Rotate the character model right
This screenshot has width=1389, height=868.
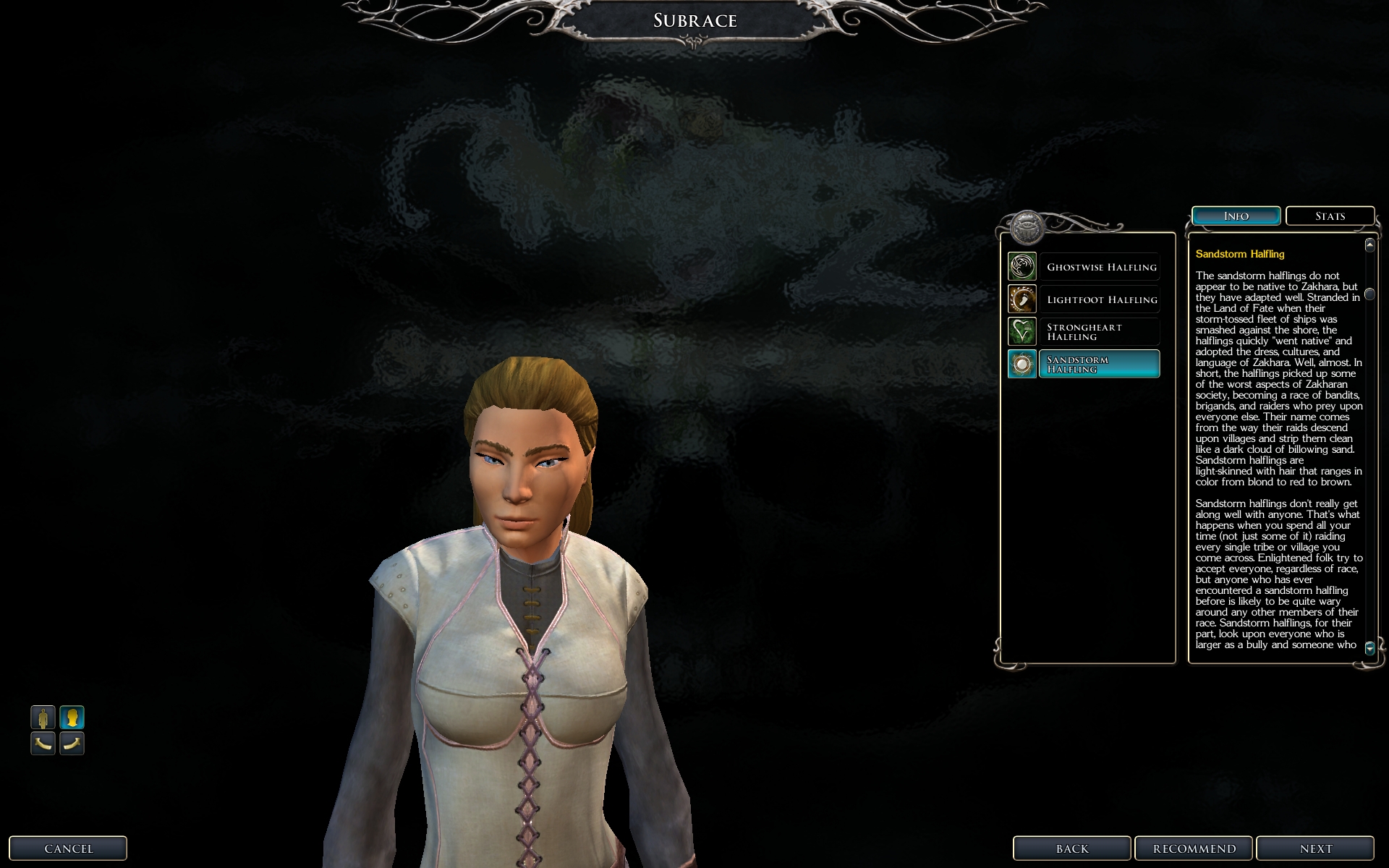tap(72, 743)
